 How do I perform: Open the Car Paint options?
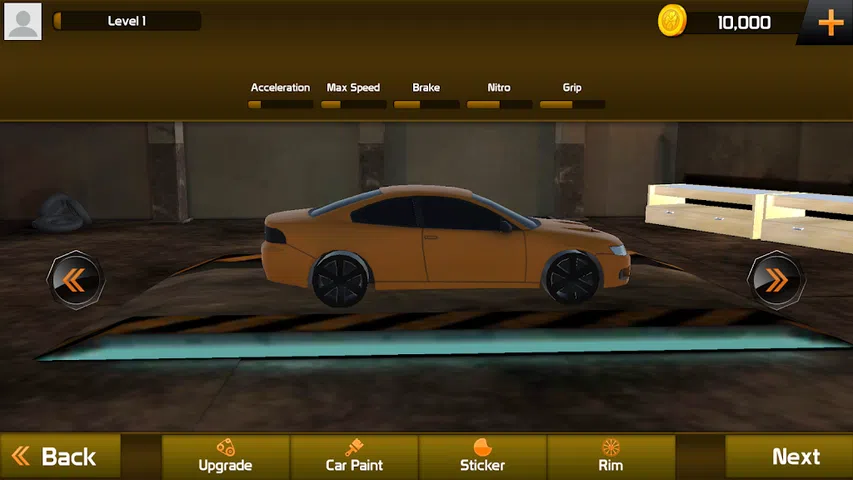pos(354,456)
